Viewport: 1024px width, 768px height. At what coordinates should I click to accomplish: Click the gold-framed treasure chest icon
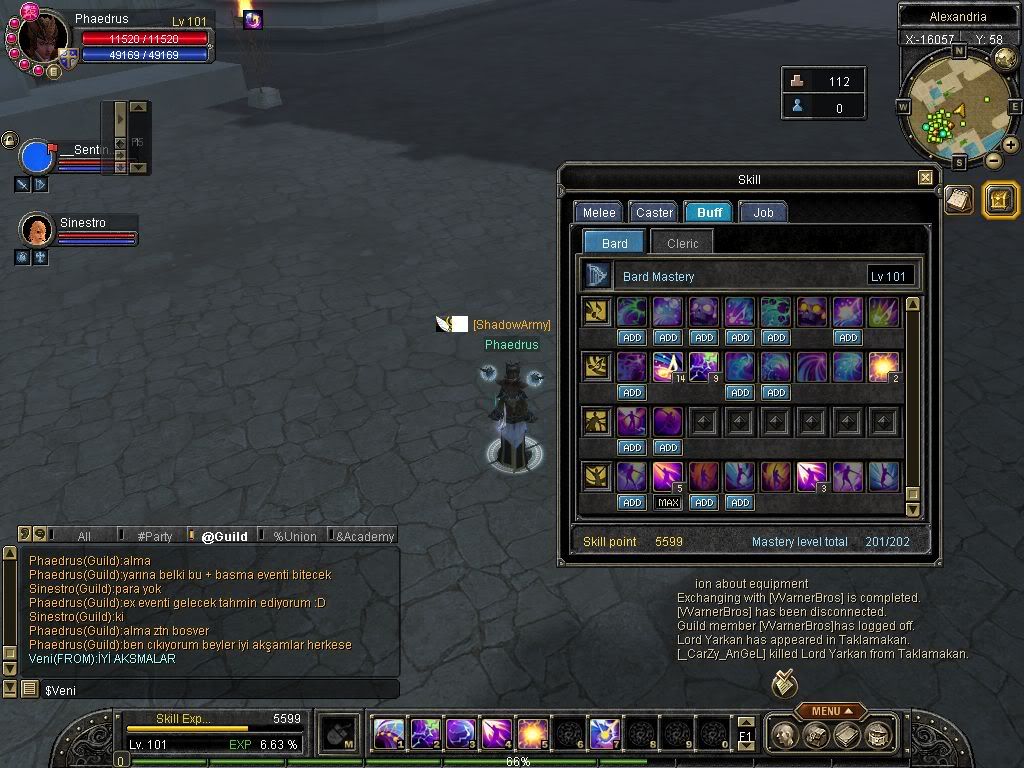pos(1001,200)
